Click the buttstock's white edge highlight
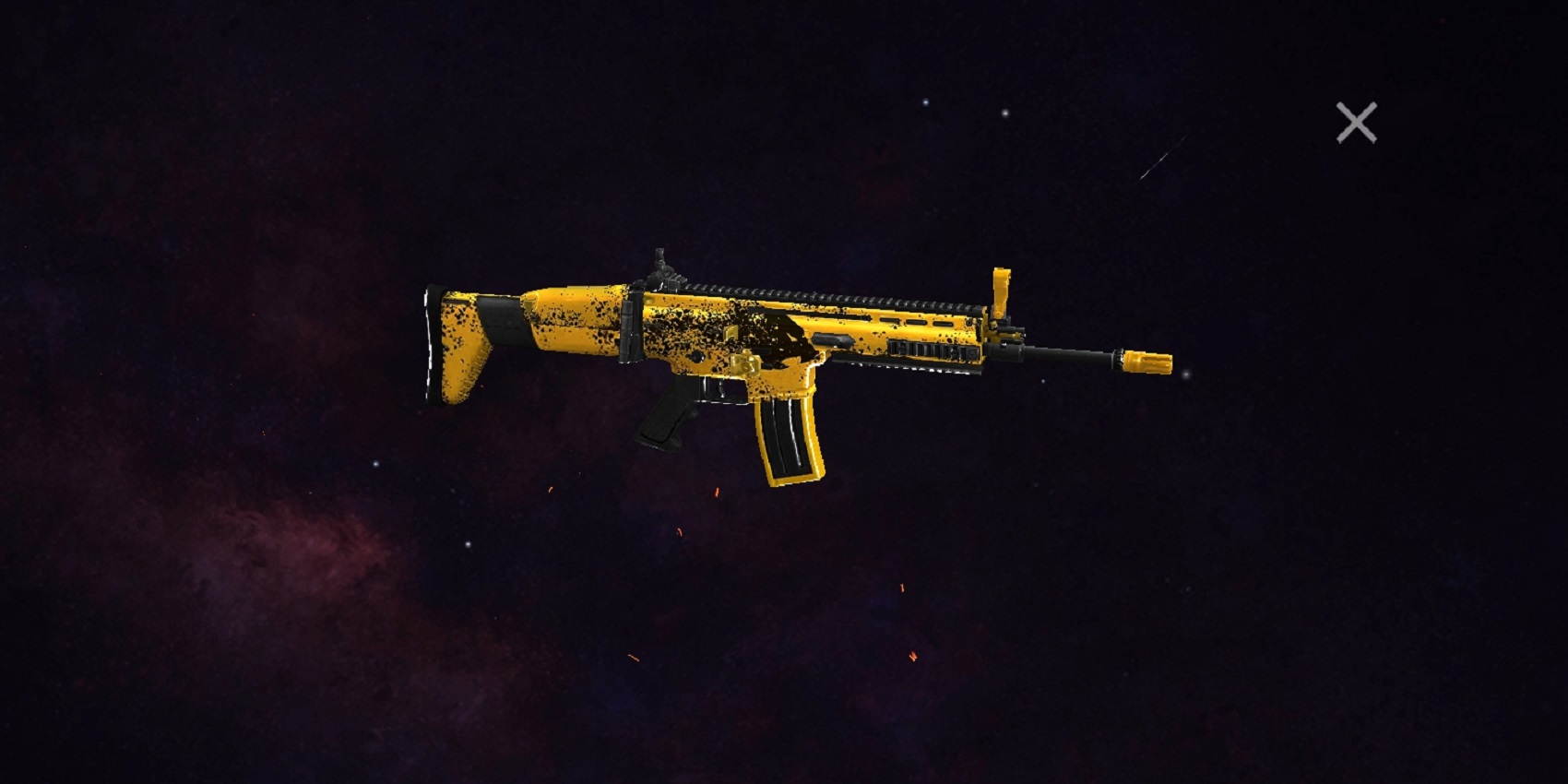The image size is (1568, 784). coord(429,341)
